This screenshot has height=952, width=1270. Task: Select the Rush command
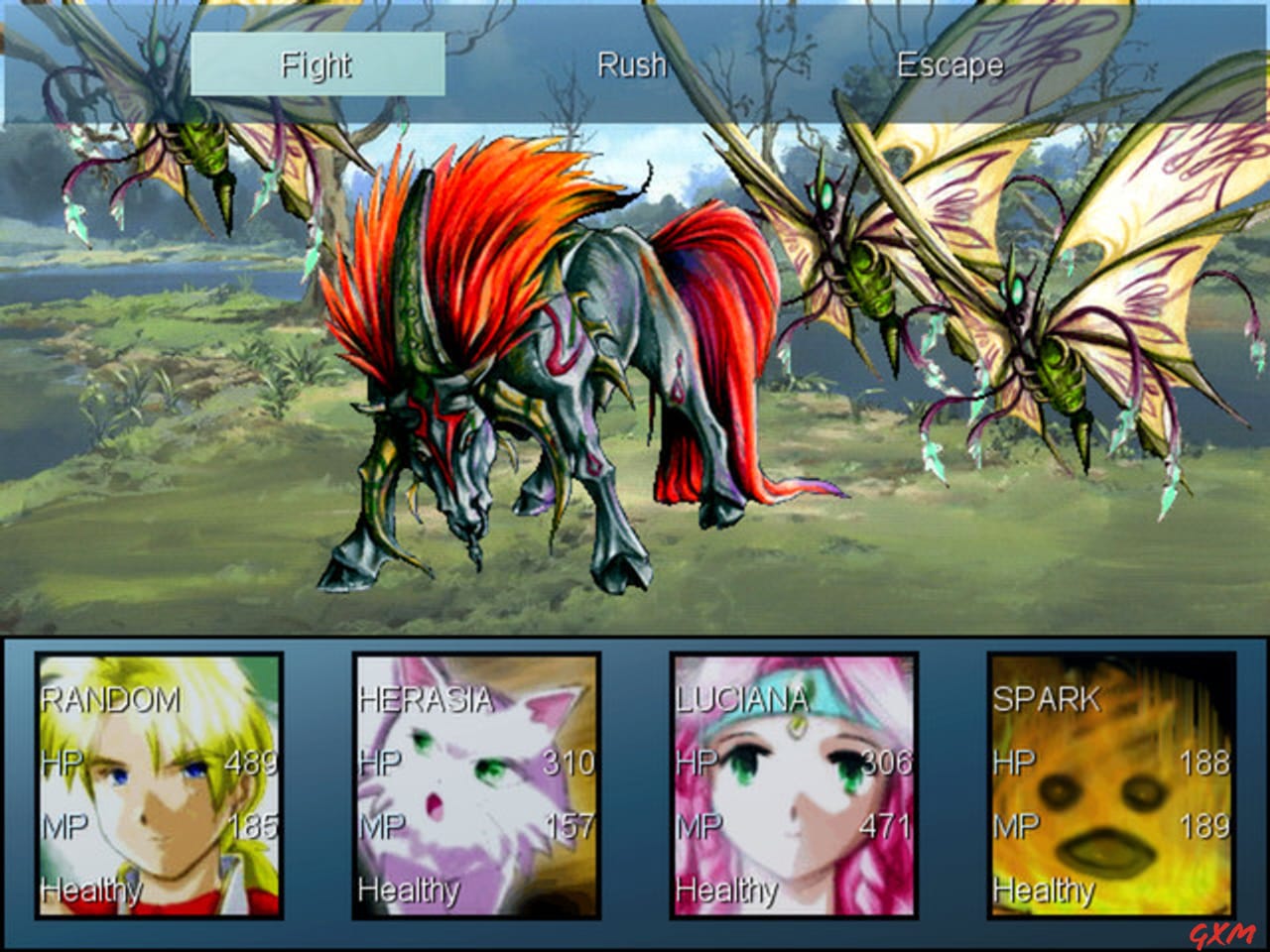631,66
